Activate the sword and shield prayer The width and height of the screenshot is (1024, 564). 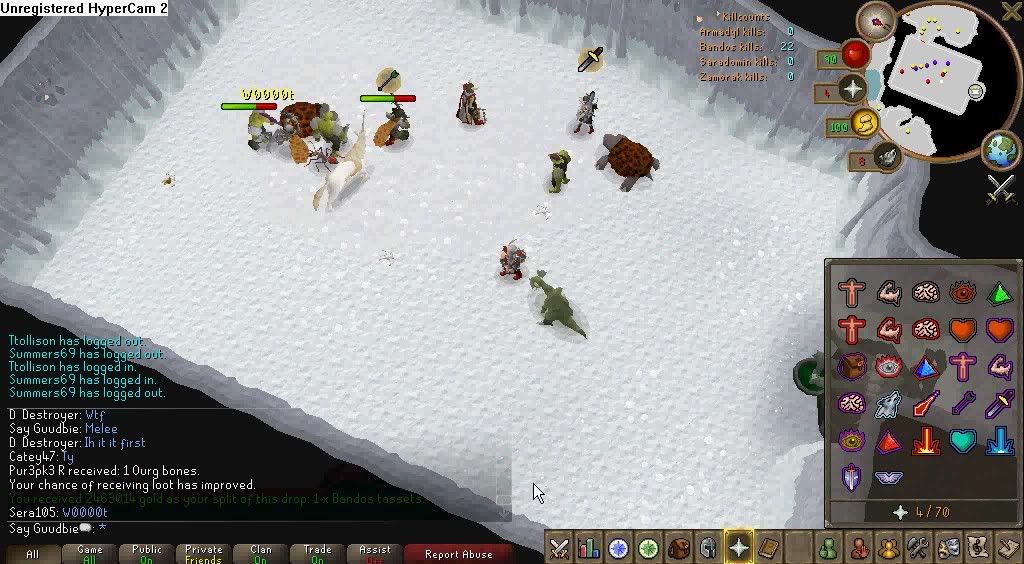pyautogui.click(x=851, y=477)
